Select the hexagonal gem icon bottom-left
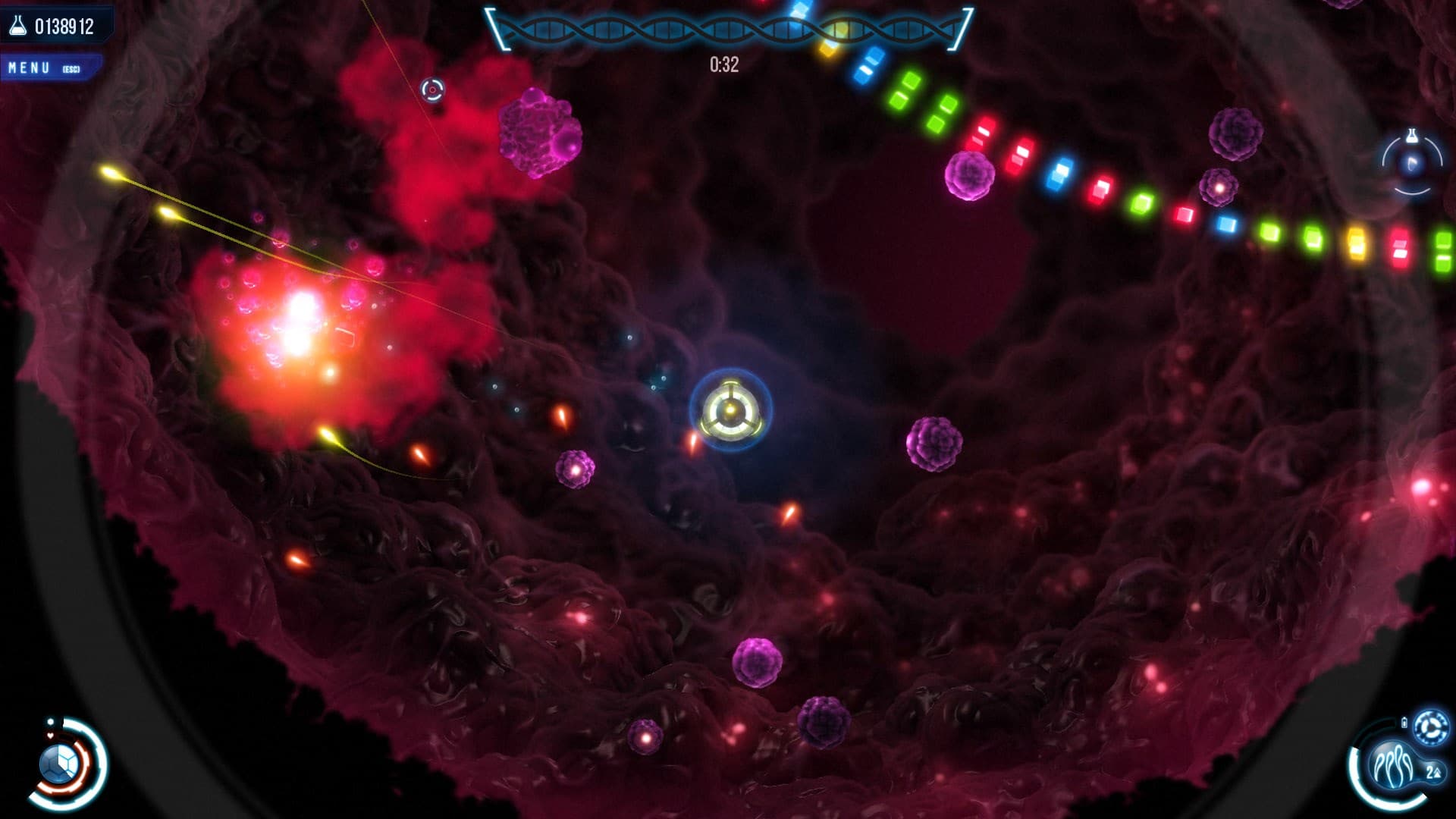Screen dimensions: 1456x819 (58, 764)
